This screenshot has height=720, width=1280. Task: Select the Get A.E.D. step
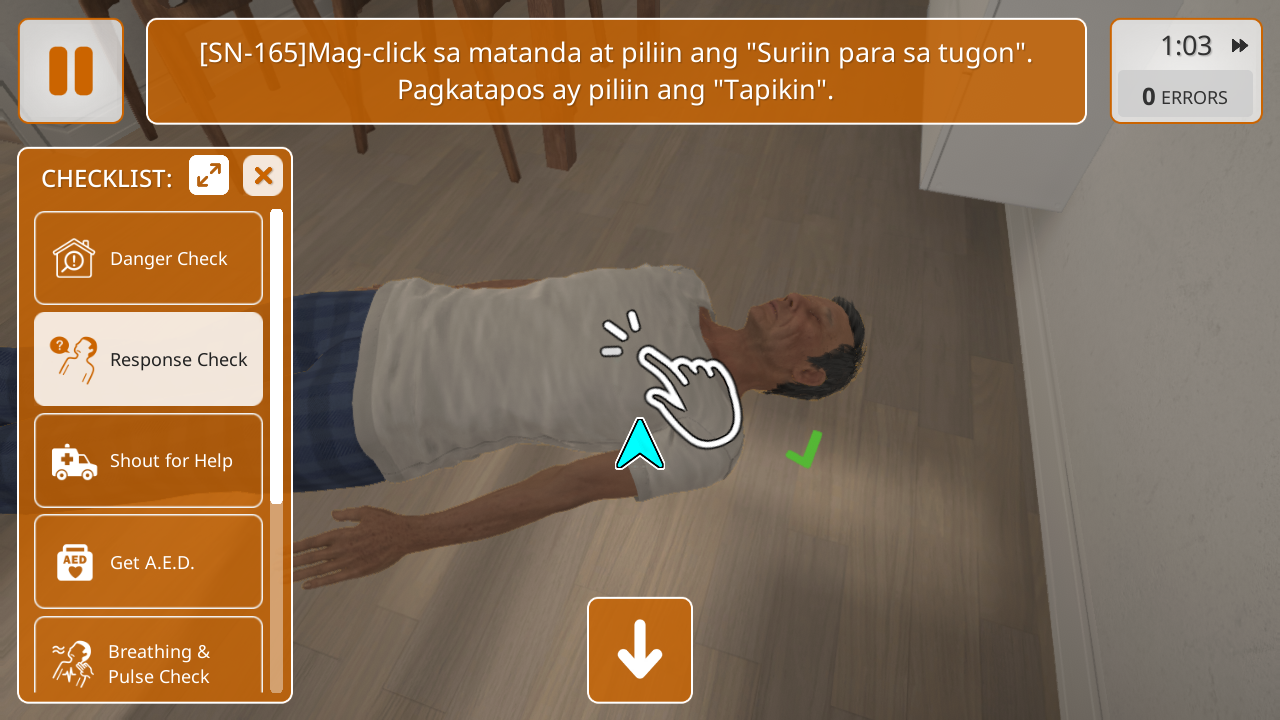[149, 561]
